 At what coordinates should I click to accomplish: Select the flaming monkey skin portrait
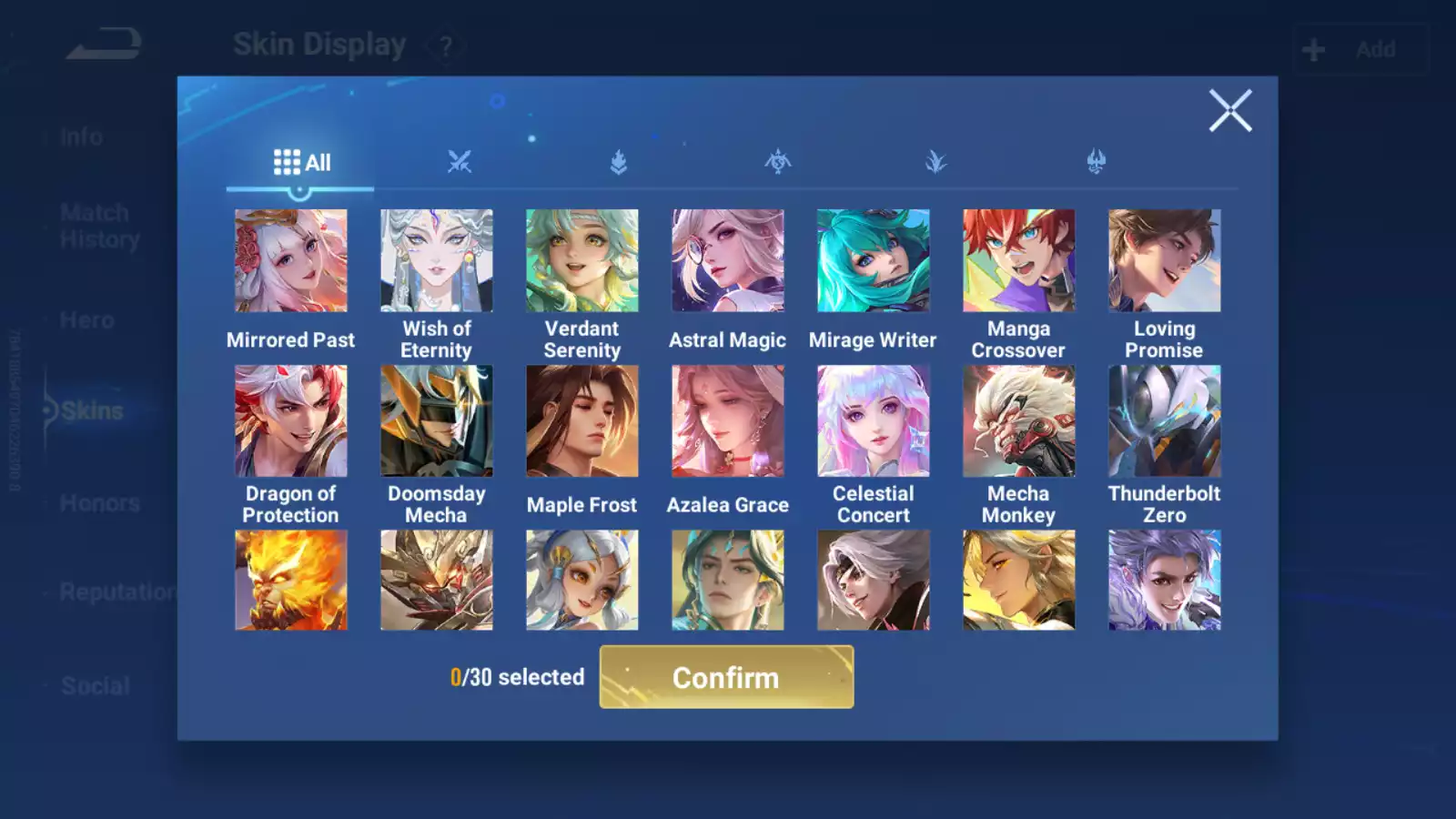(x=290, y=581)
